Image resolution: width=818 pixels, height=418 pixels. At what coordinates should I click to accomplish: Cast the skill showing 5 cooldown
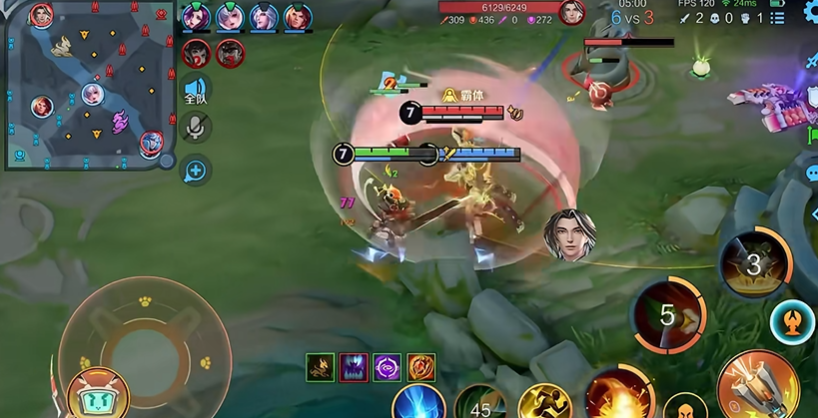pos(667,317)
